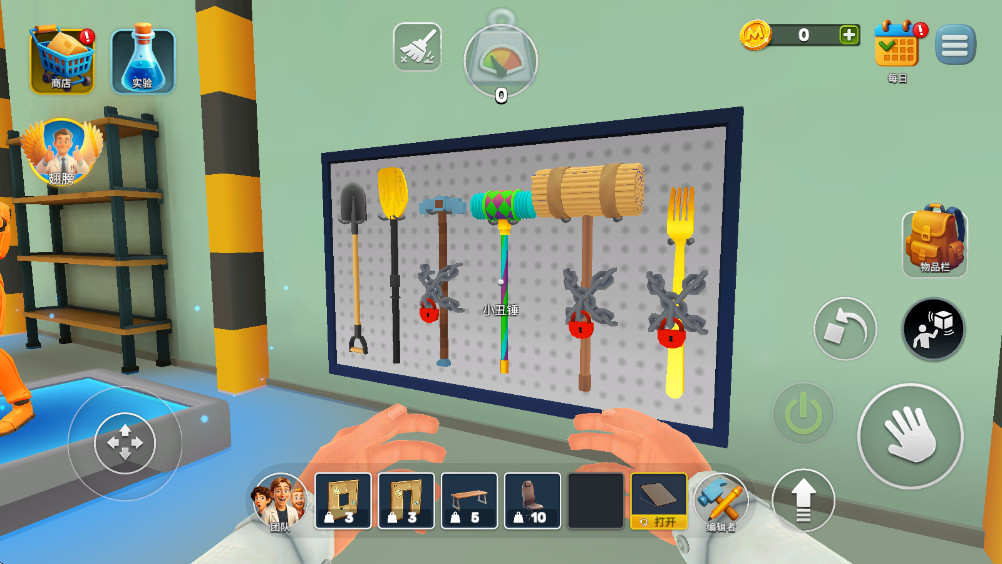1002x564 pixels.
Task: Select the wall-with-window hotbar slot
Action: (343, 500)
